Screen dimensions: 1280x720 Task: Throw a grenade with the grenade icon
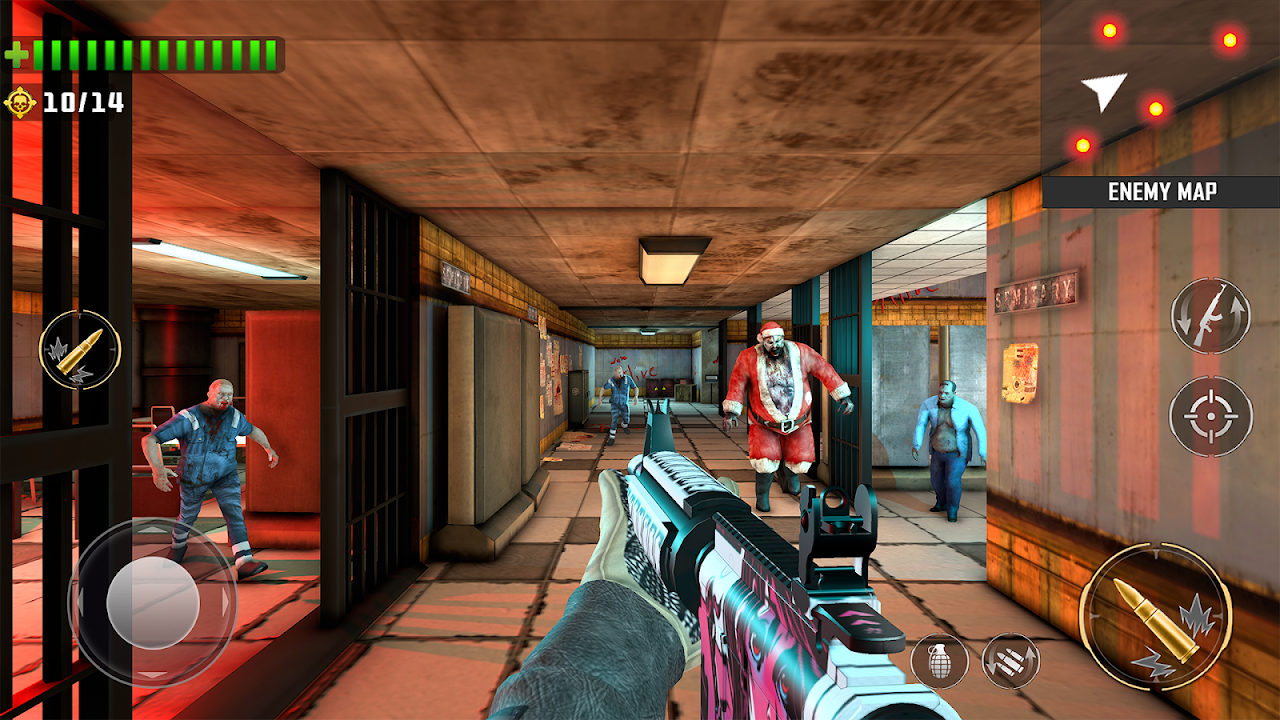(x=940, y=661)
